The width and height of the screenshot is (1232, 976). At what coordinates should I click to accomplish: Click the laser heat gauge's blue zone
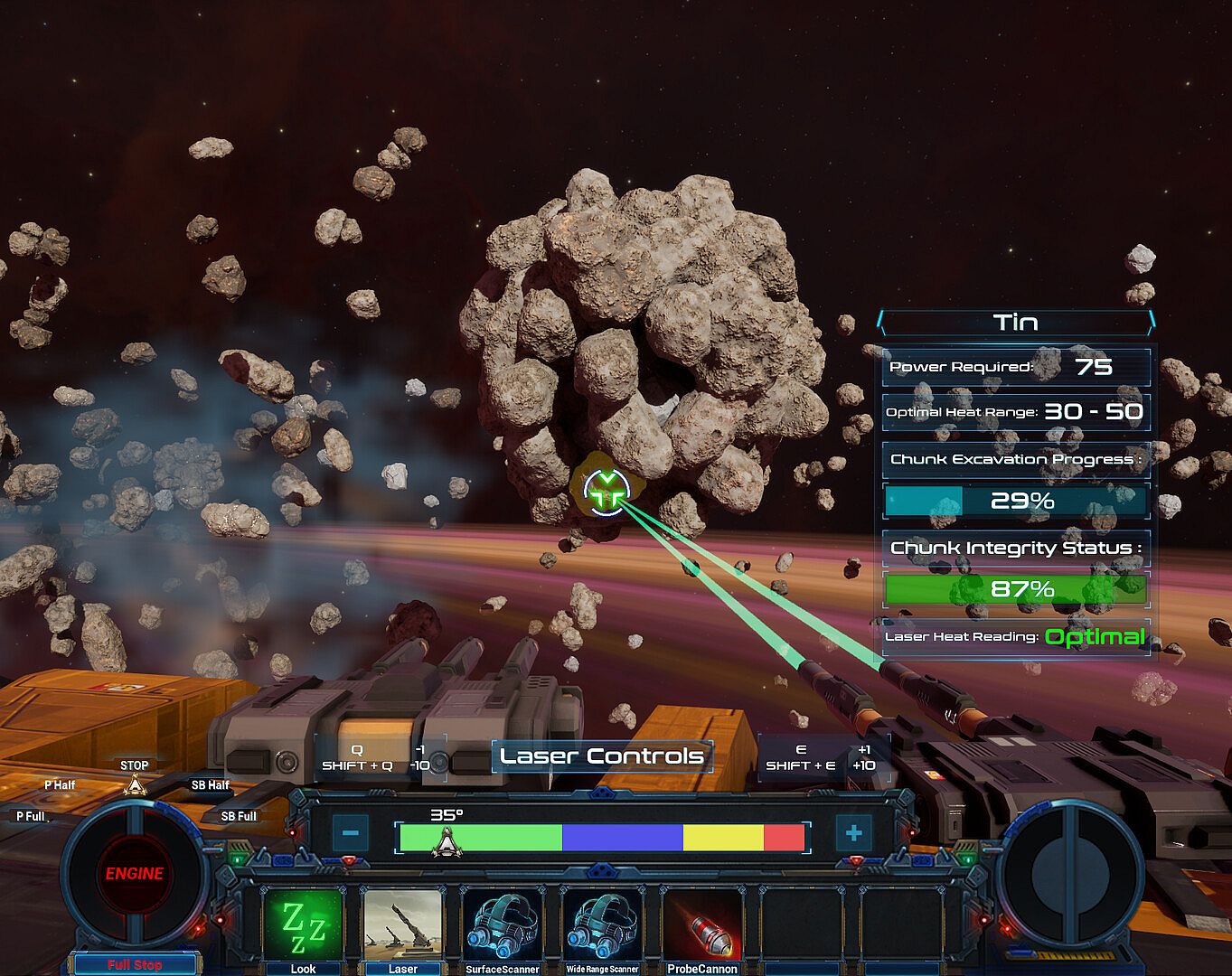(622, 838)
